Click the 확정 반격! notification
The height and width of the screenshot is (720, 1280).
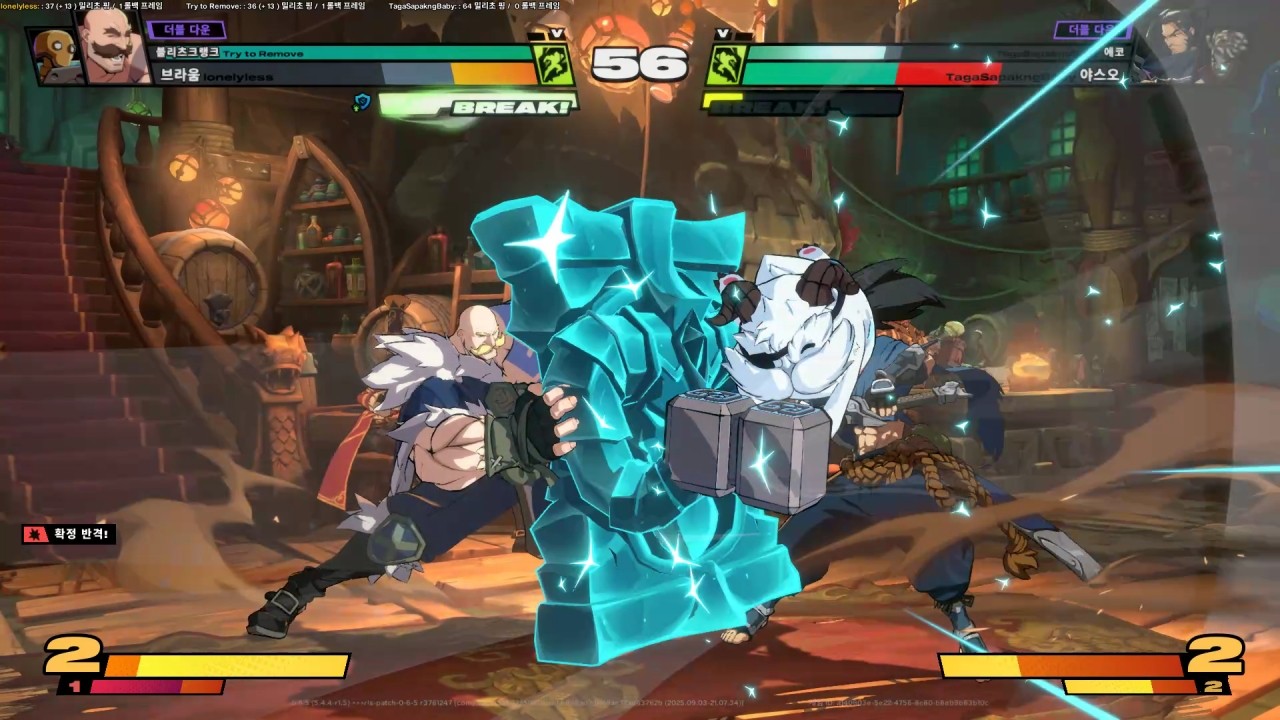pos(68,535)
